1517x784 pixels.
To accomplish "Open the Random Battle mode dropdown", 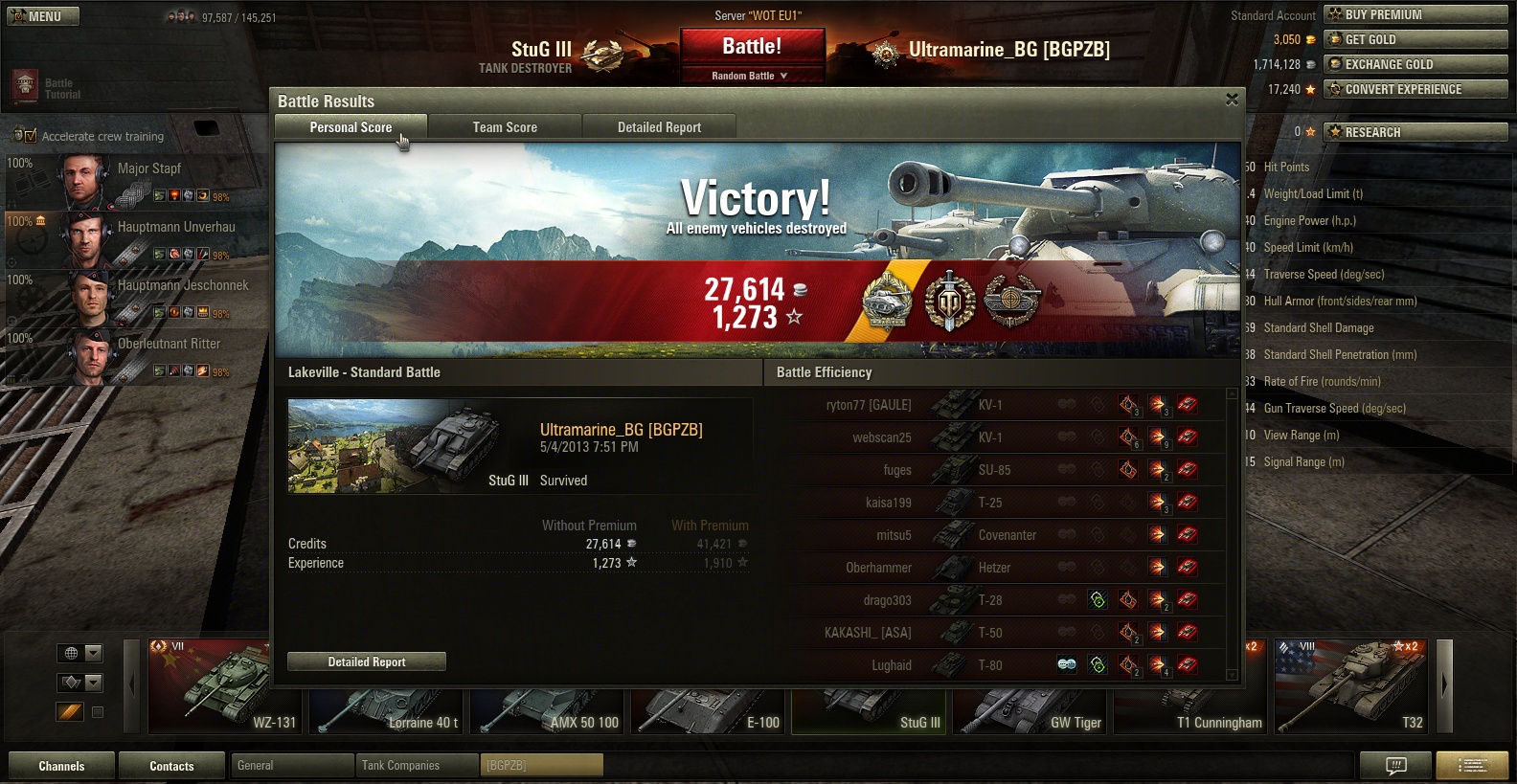I will (751, 76).
